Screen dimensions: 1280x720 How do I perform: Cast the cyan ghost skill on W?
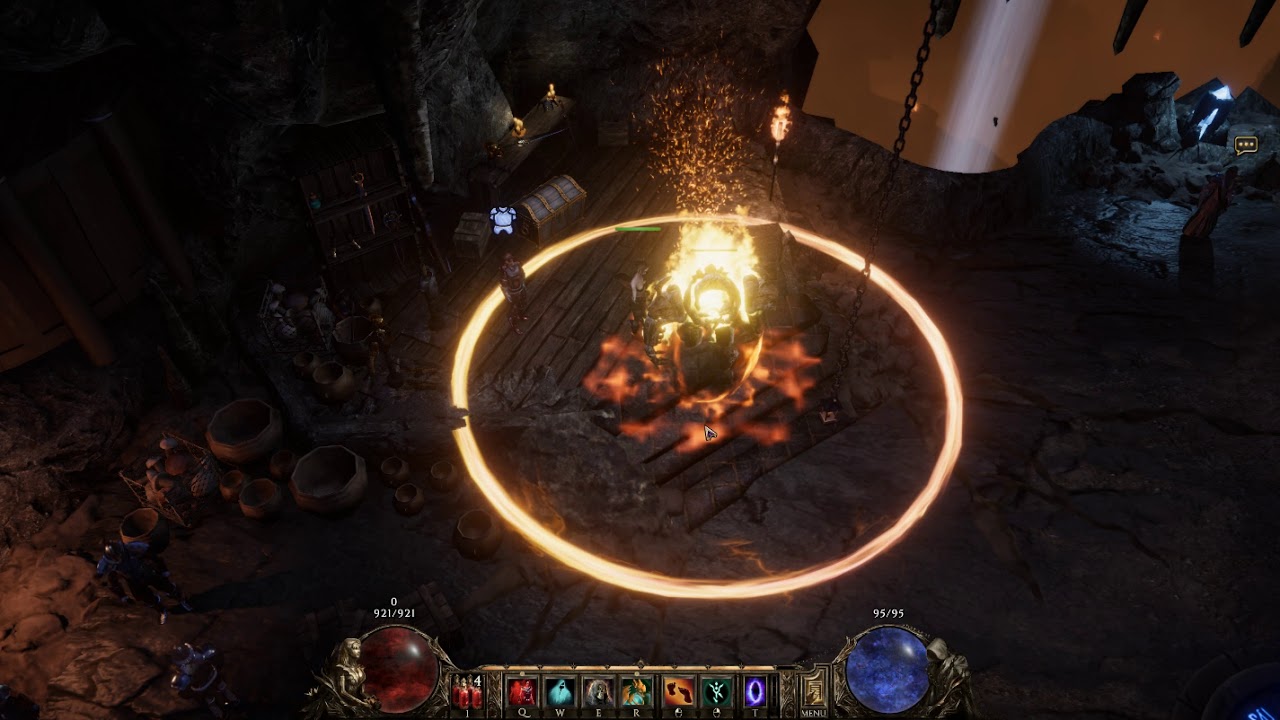click(560, 692)
